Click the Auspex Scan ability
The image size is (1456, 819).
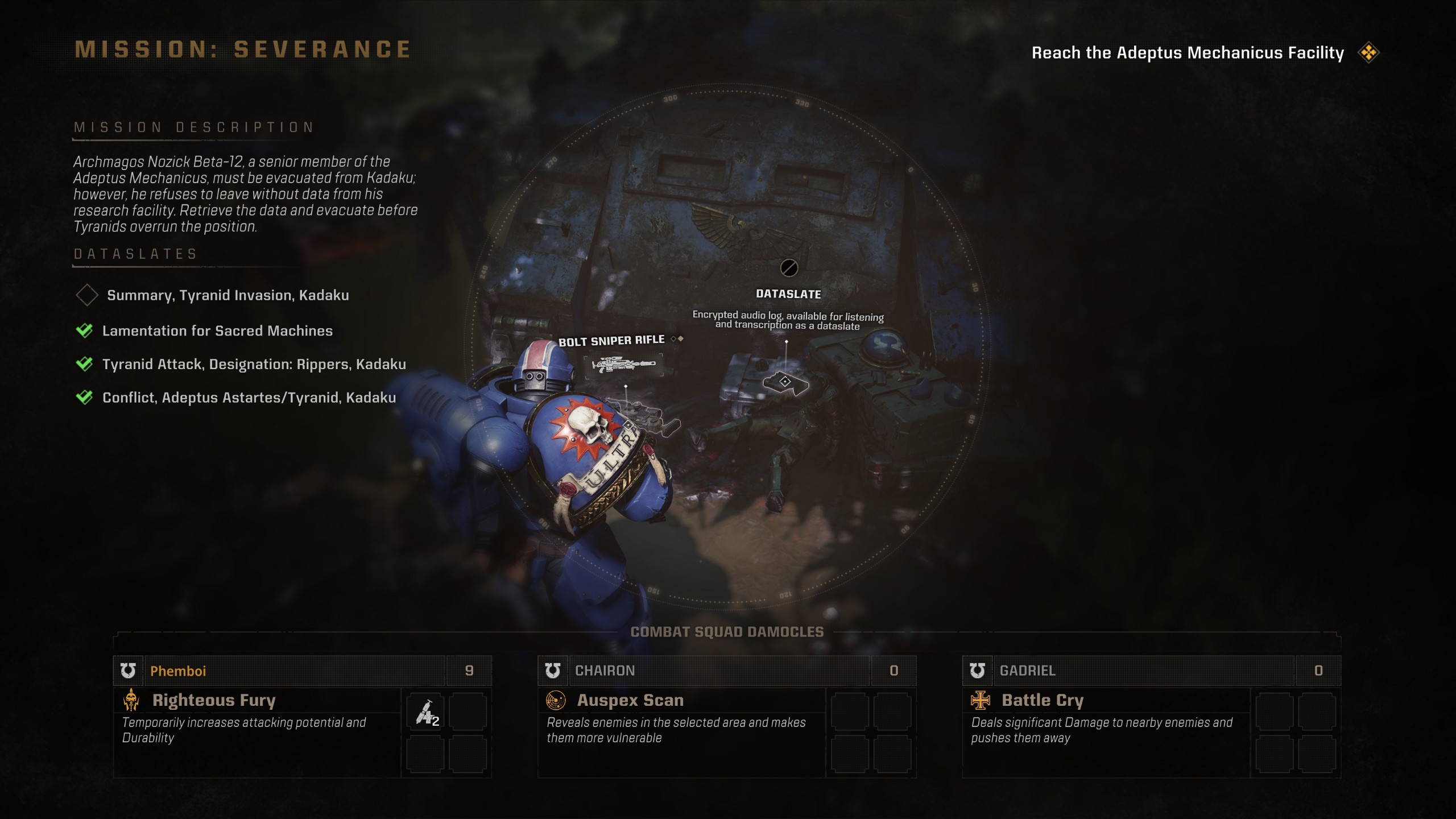pyautogui.click(x=630, y=700)
